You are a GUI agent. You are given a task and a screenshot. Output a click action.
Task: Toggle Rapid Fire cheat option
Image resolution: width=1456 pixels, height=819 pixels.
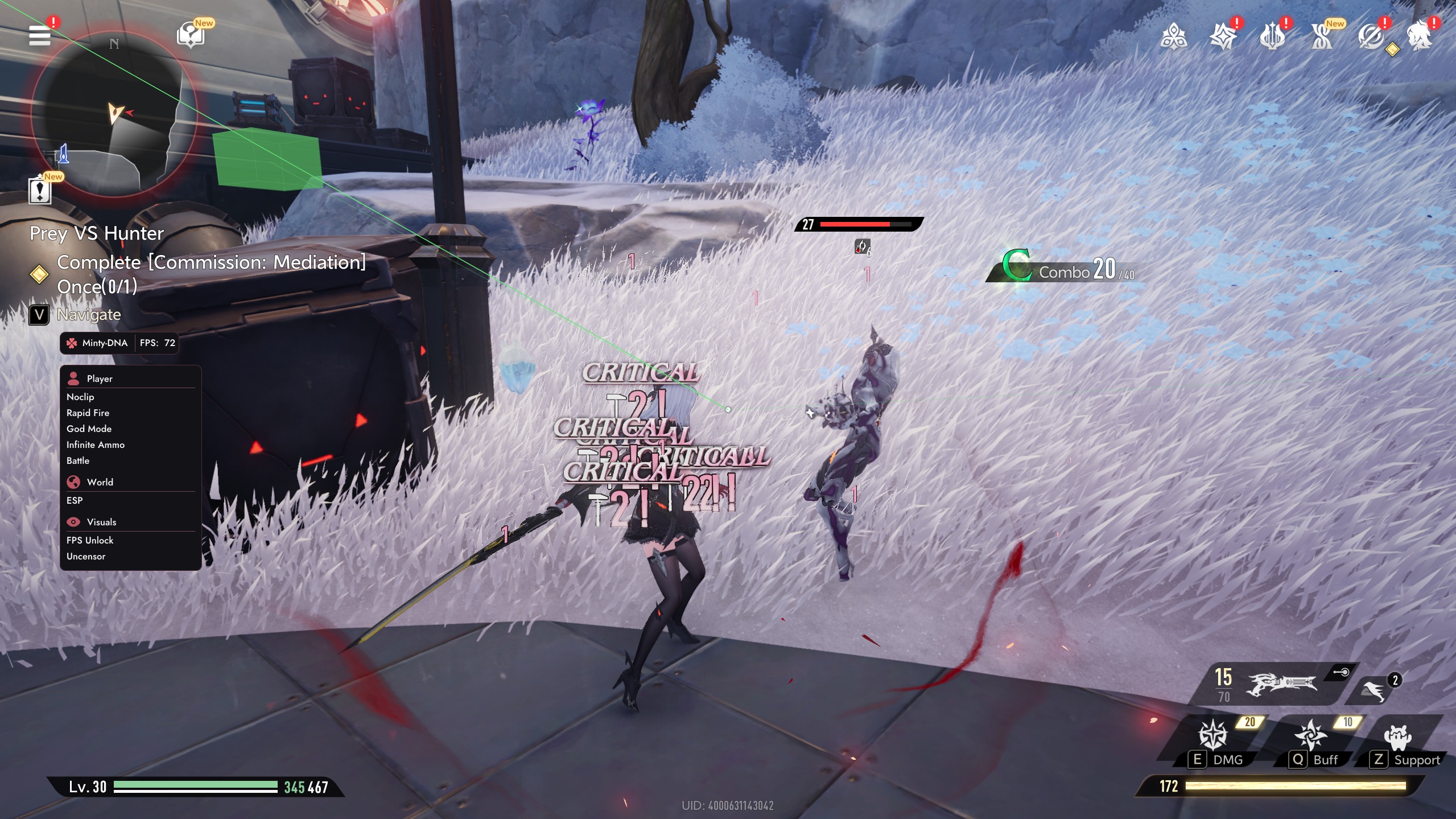click(88, 413)
